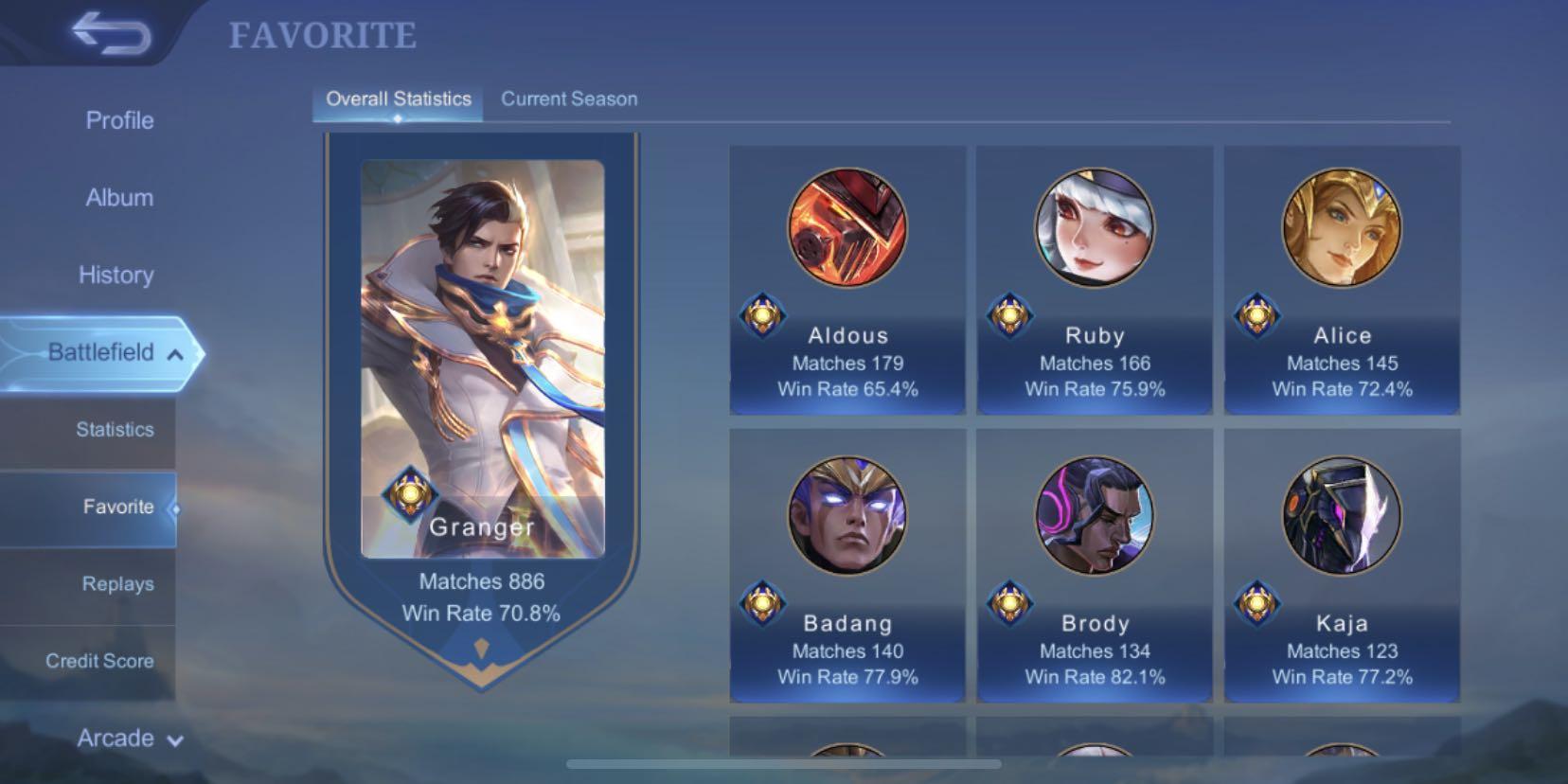
Task: Click the medal badge on the Brody card
Action: point(1012,604)
